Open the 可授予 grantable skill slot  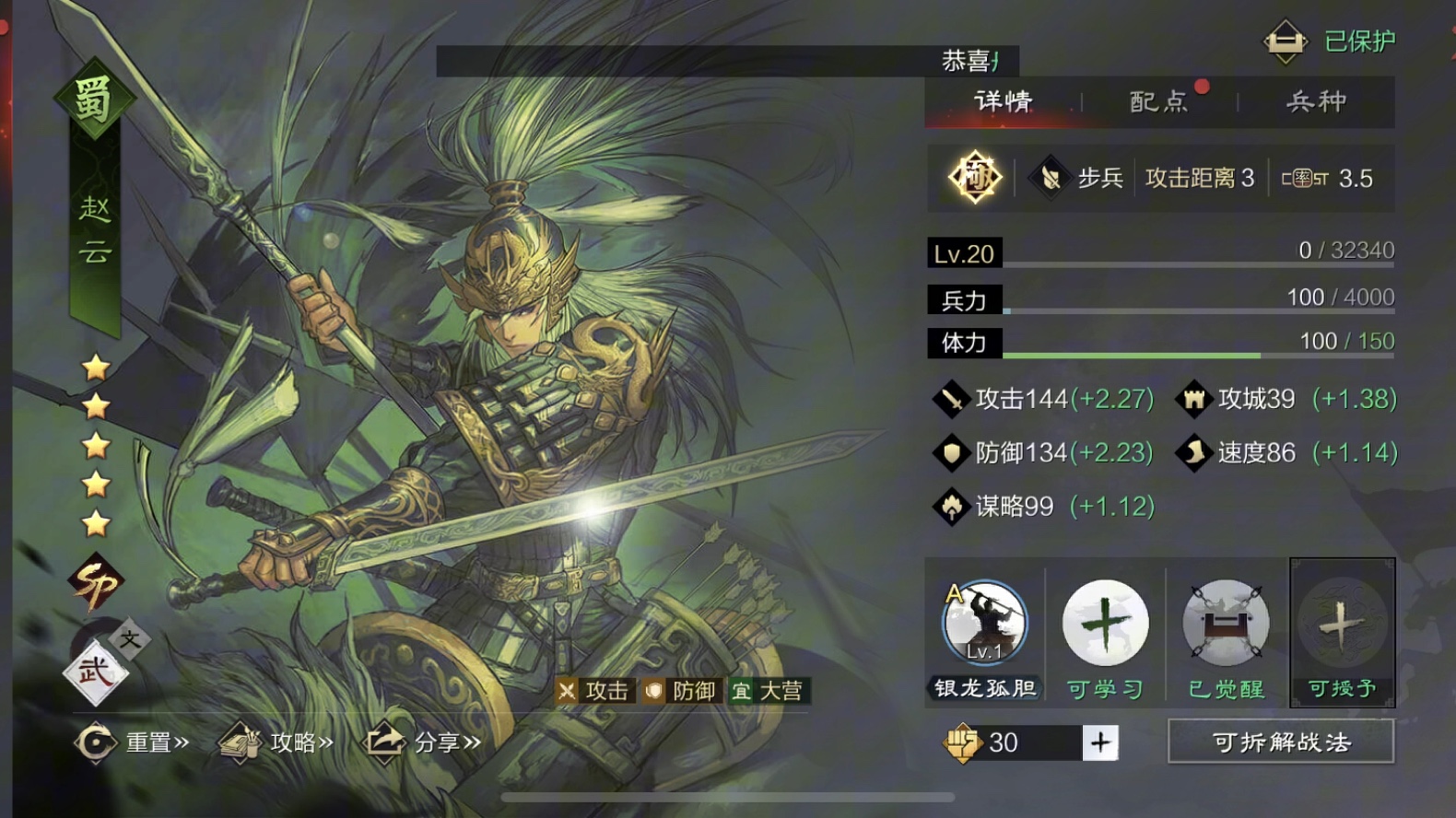click(x=1342, y=624)
